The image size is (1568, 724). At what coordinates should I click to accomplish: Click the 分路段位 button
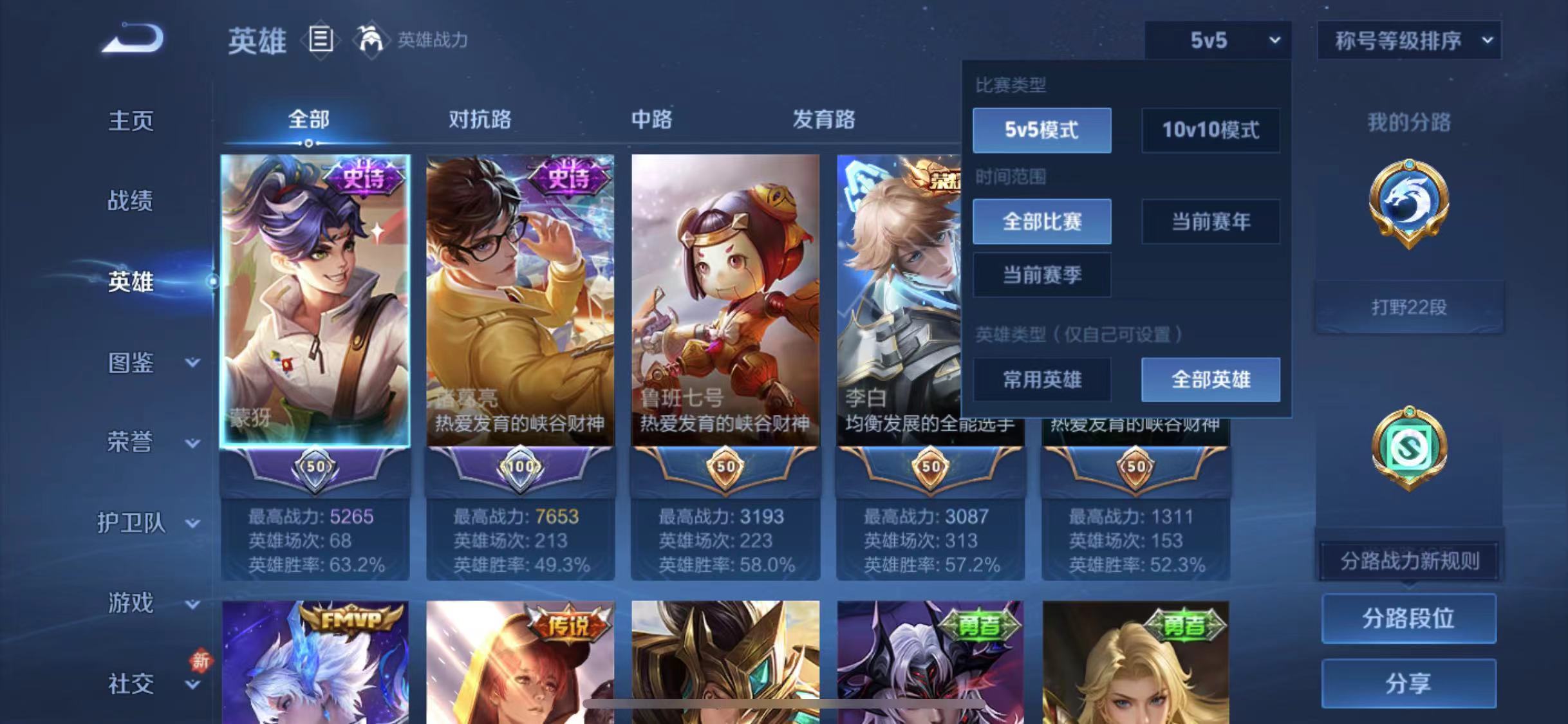1410,618
